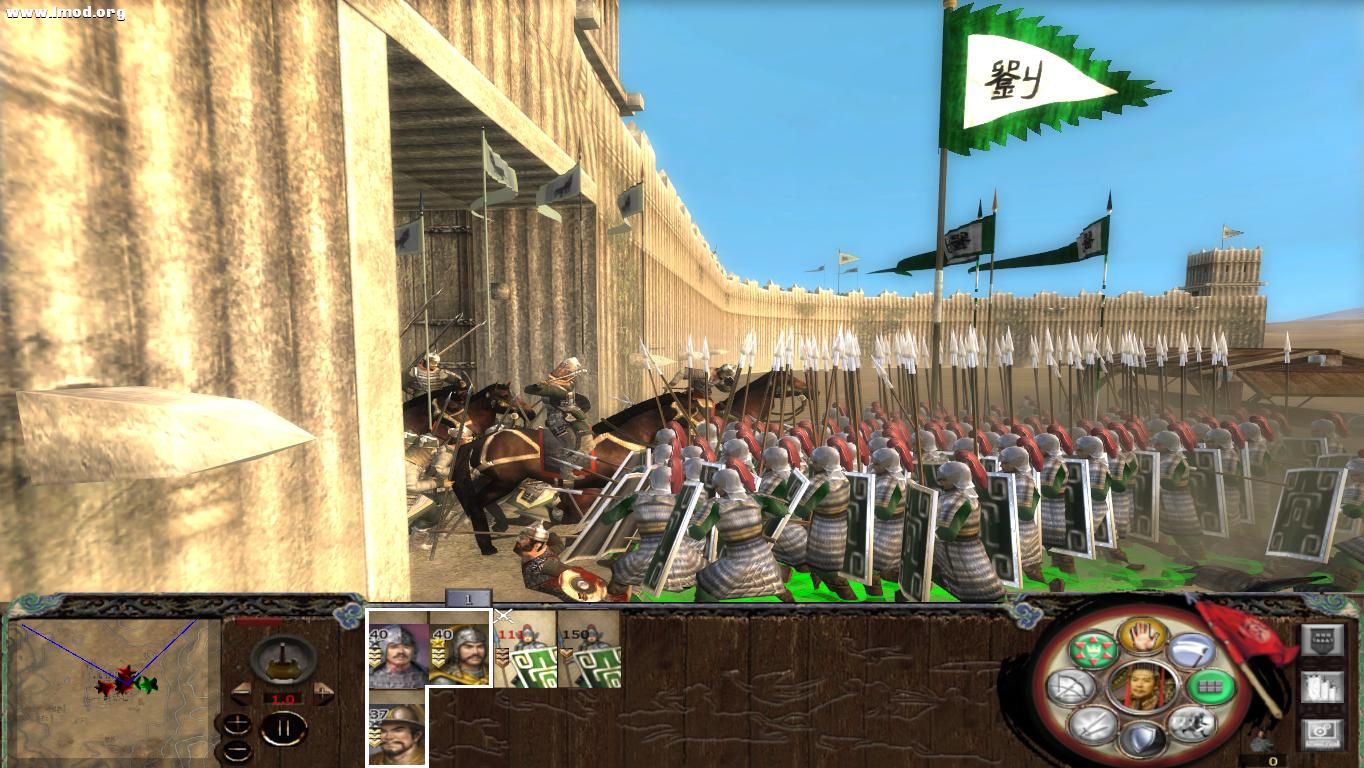Decrease battle speed with left arrow
The height and width of the screenshot is (768, 1364).
241,694
